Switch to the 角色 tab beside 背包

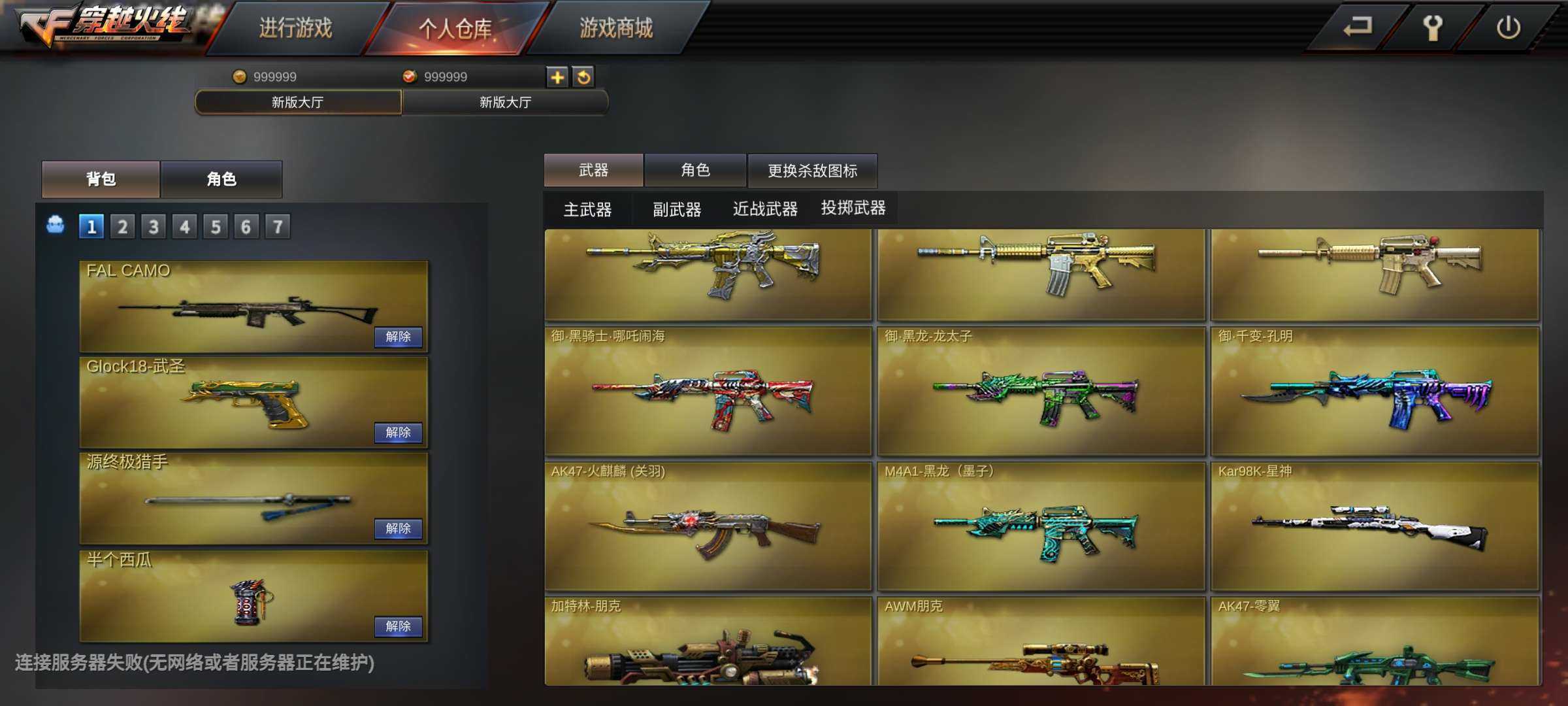pyautogui.click(x=221, y=179)
